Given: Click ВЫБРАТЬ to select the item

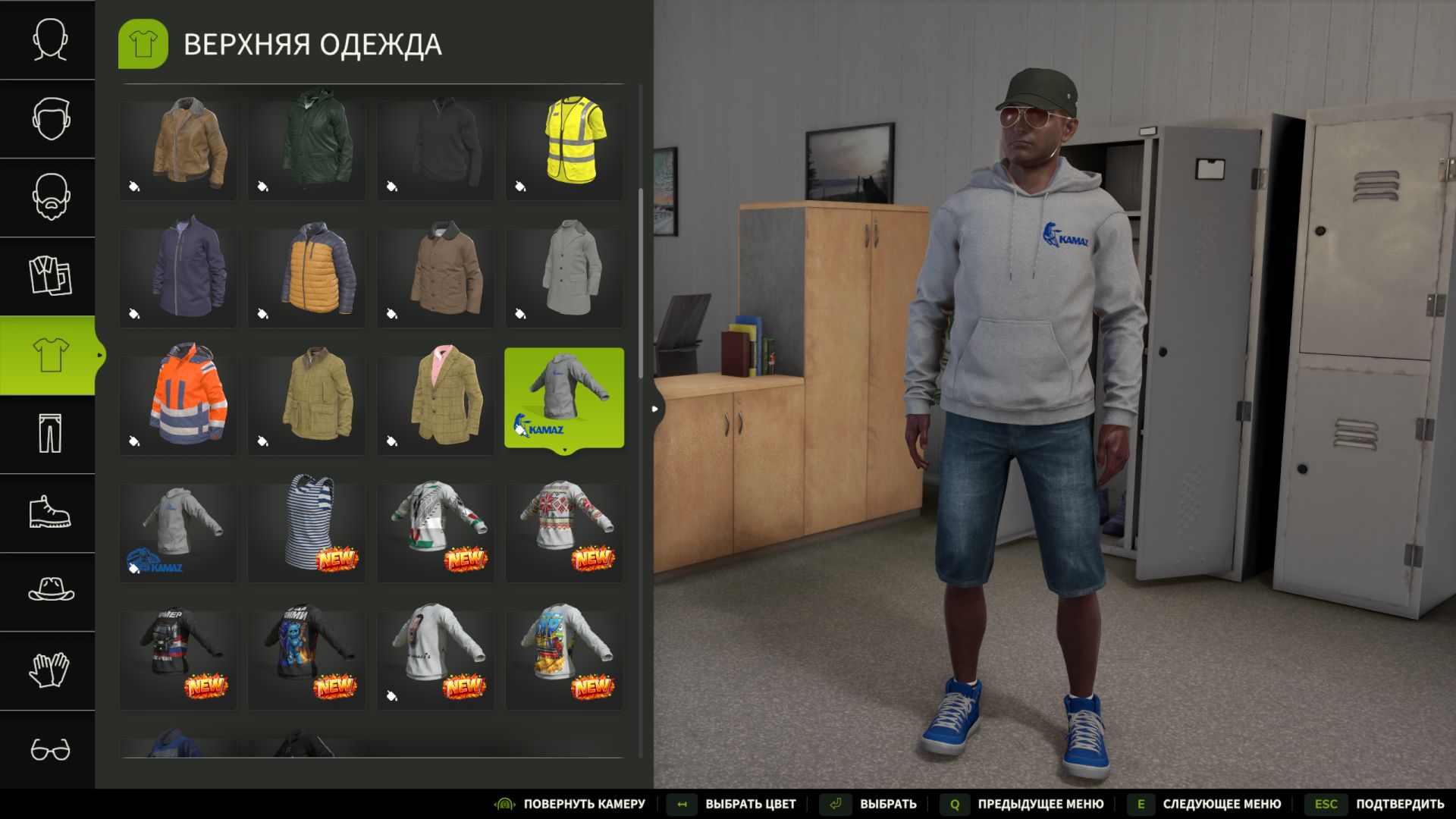Looking at the screenshot, I should [889, 803].
